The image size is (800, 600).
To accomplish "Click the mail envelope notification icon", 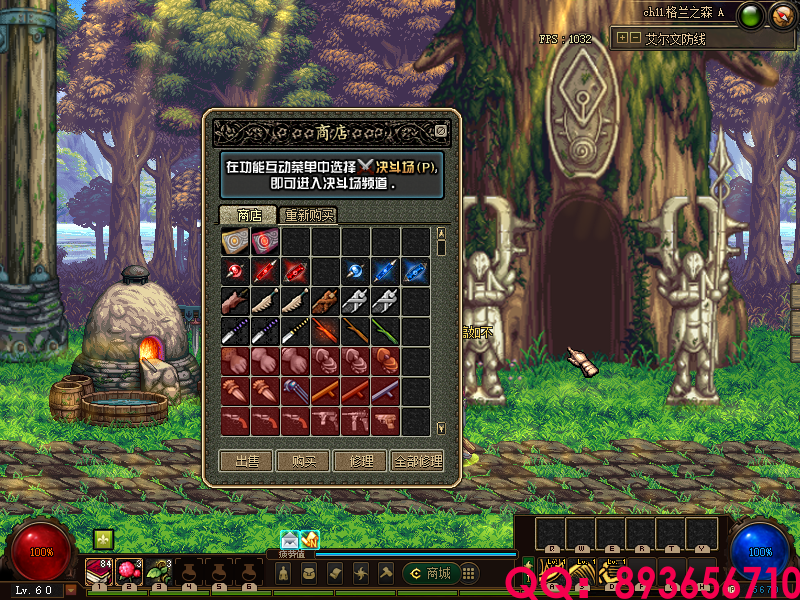I will (x=289, y=540).
